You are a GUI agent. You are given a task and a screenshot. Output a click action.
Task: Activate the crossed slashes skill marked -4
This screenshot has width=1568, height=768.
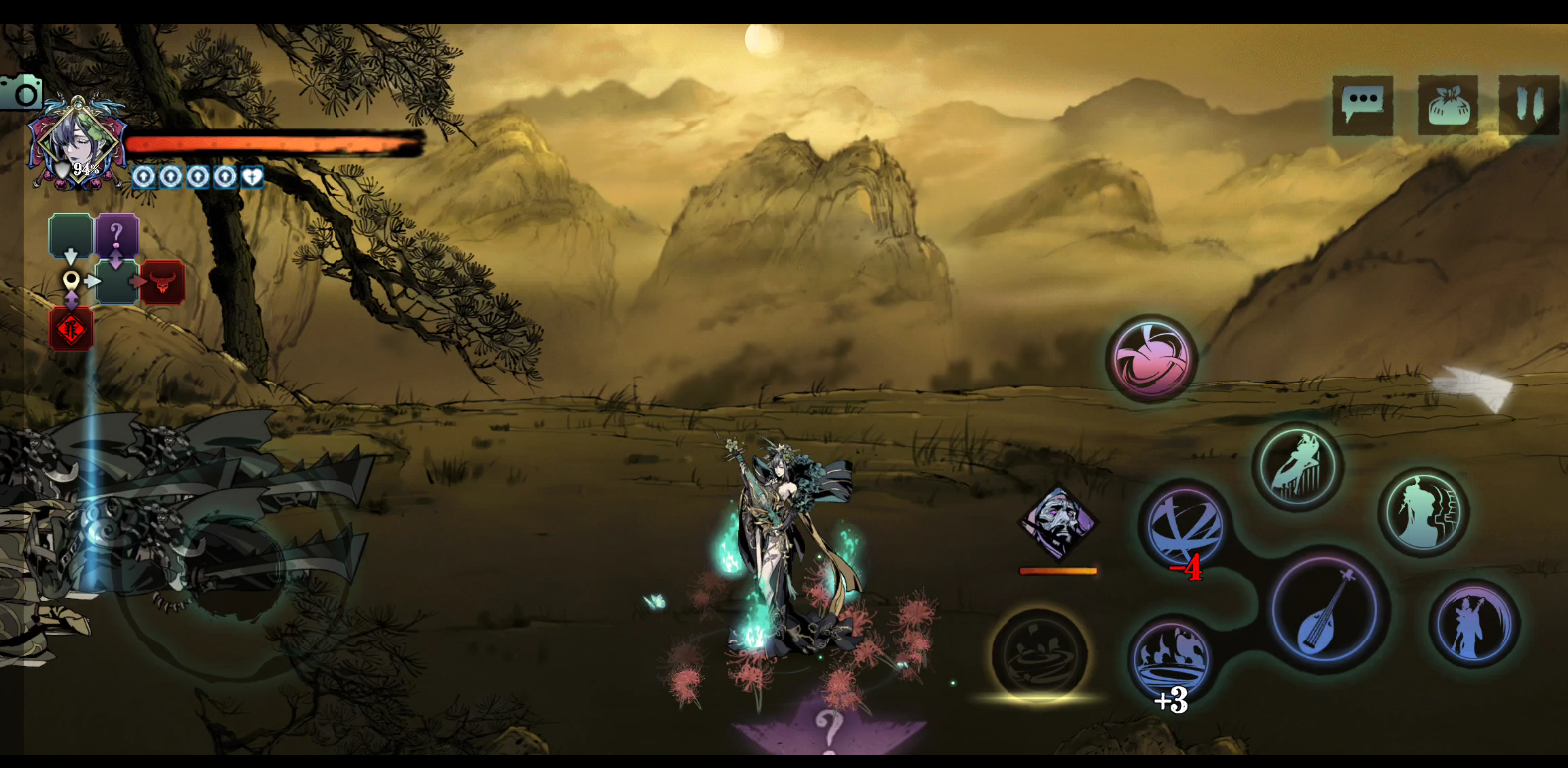1184,527
